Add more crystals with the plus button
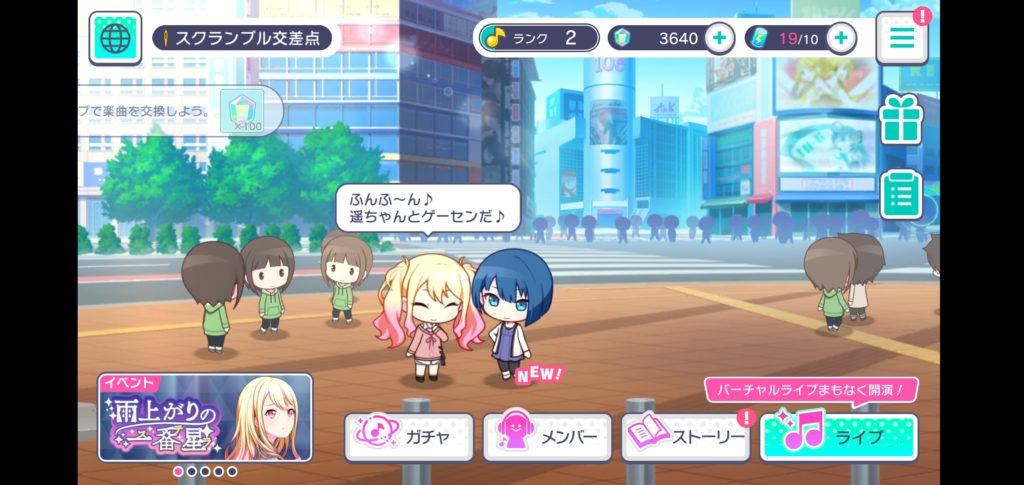Viewport: 1024px width, 485px height. (x=719, y=38)
